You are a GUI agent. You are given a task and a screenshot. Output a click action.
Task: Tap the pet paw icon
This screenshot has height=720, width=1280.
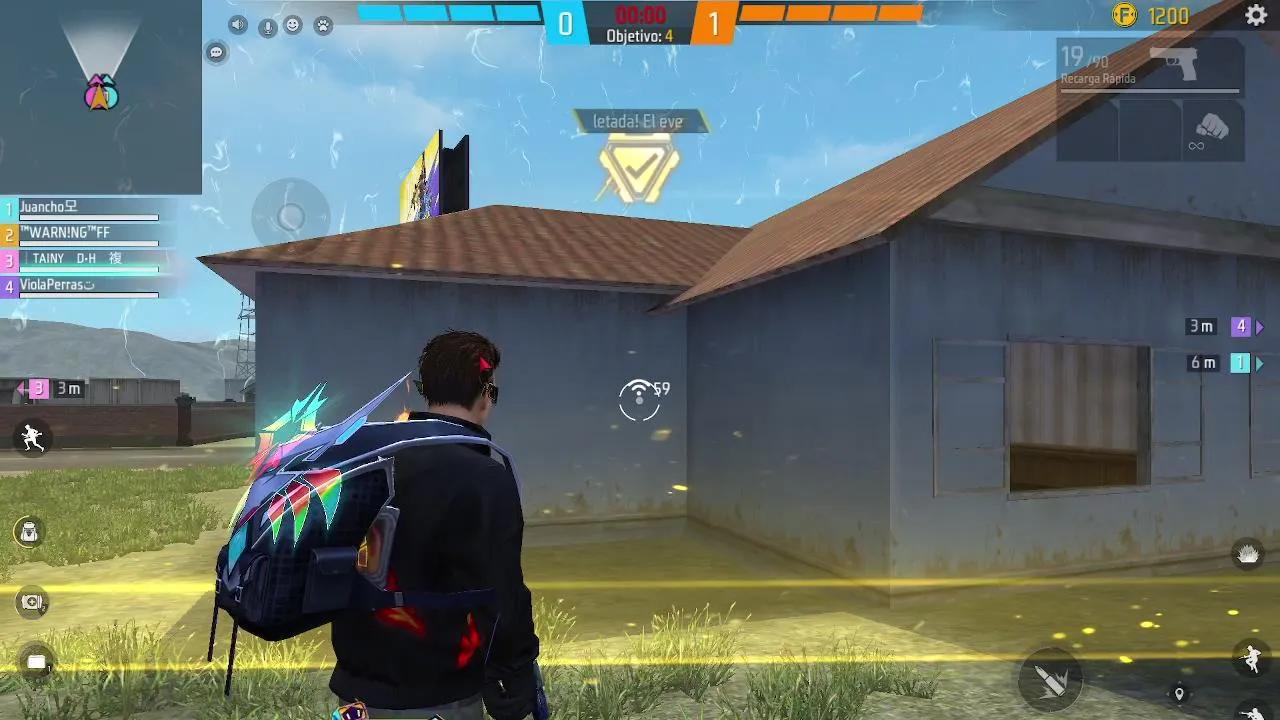tap(324, 27)
